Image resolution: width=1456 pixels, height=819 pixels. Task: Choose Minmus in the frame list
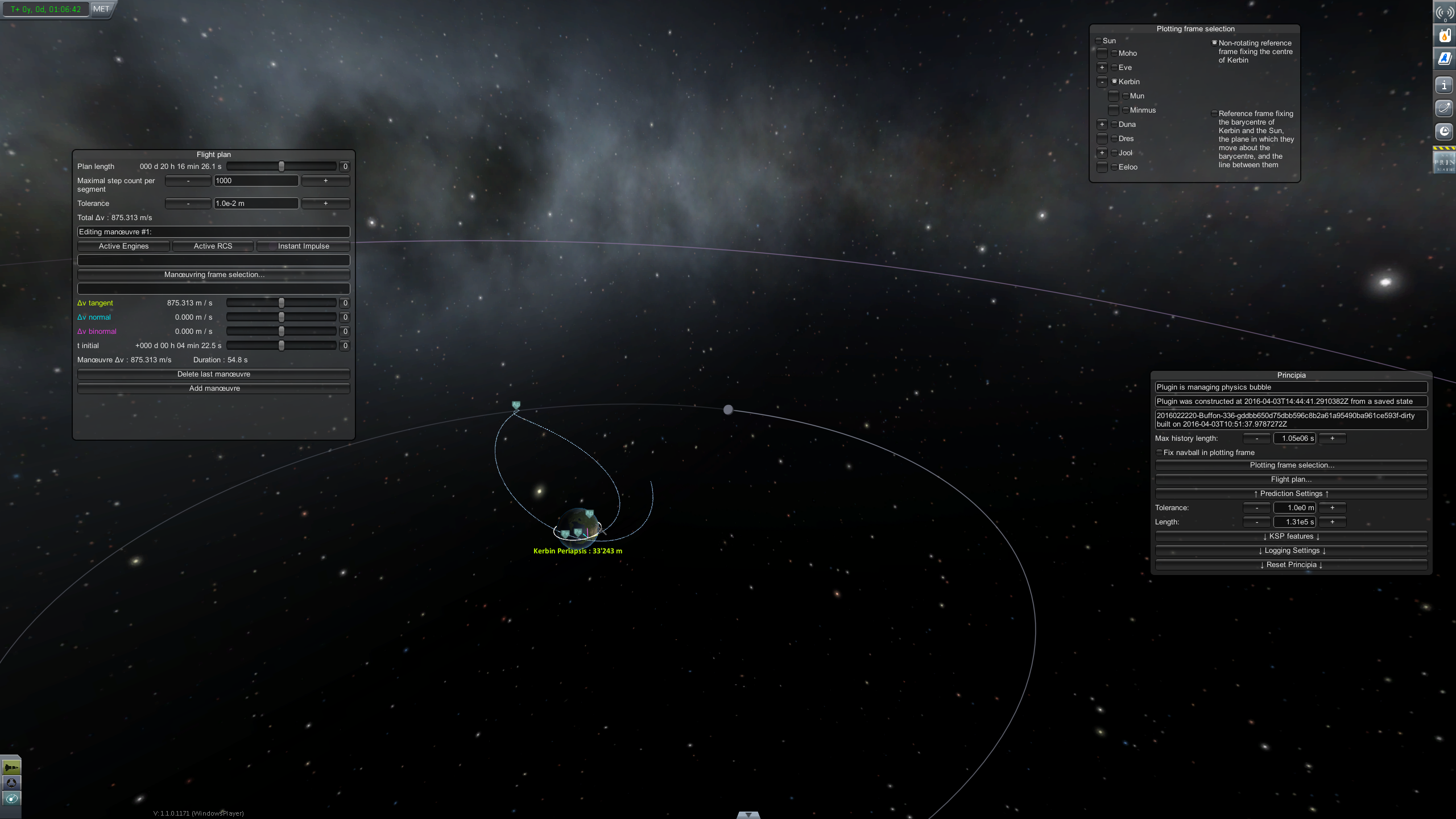(x=1126, y=110)
